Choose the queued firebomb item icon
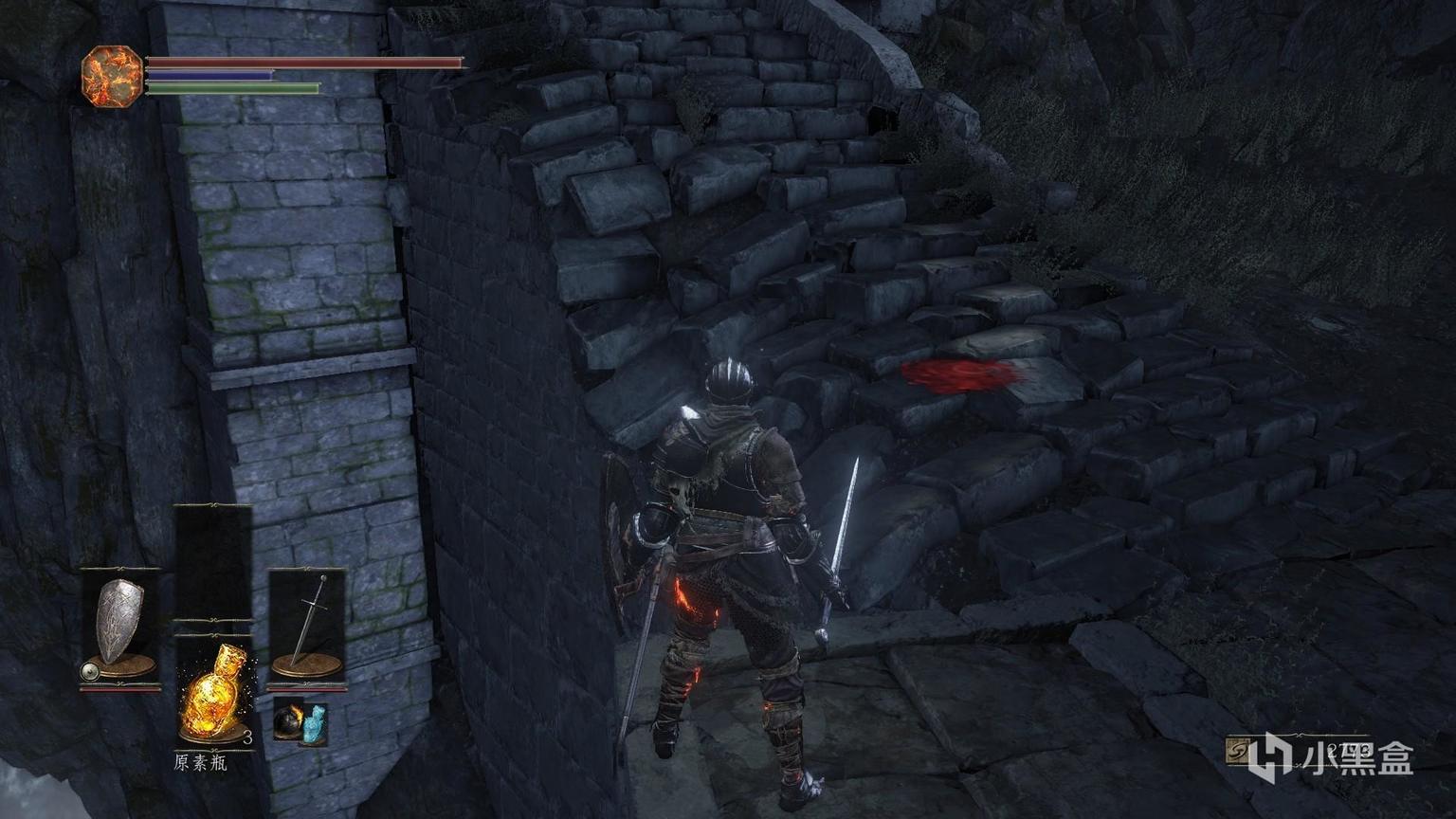This screenshot has width=1456, height=819. pos(288,723)
